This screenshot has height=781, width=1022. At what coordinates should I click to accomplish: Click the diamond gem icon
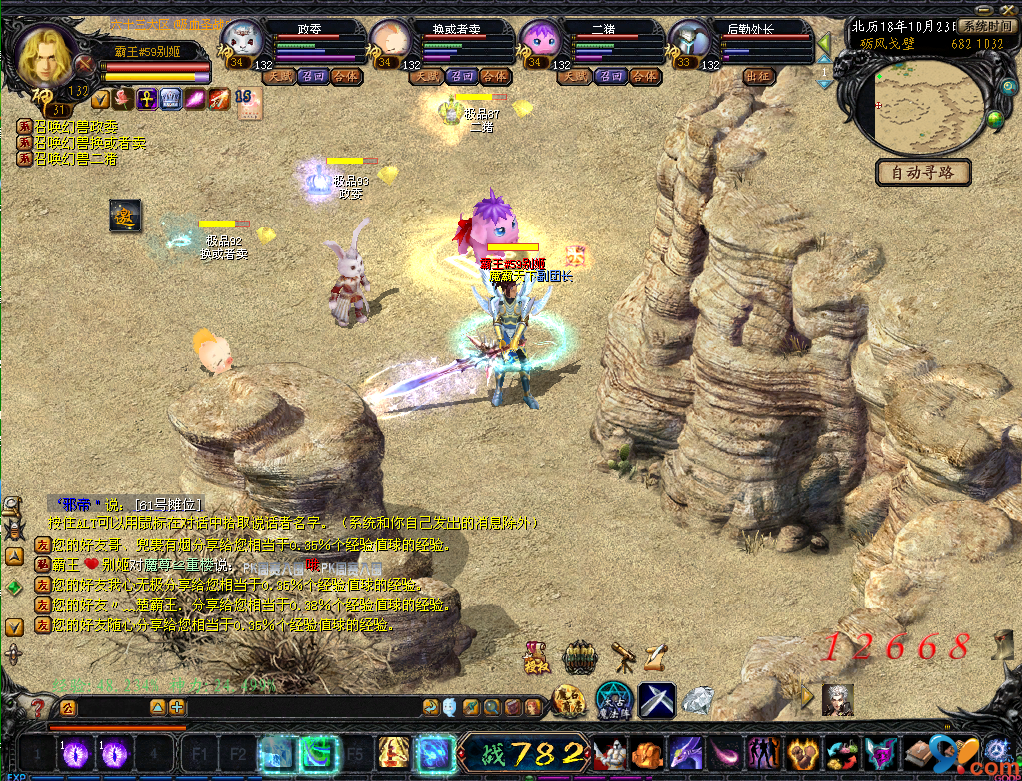point(698,698)
